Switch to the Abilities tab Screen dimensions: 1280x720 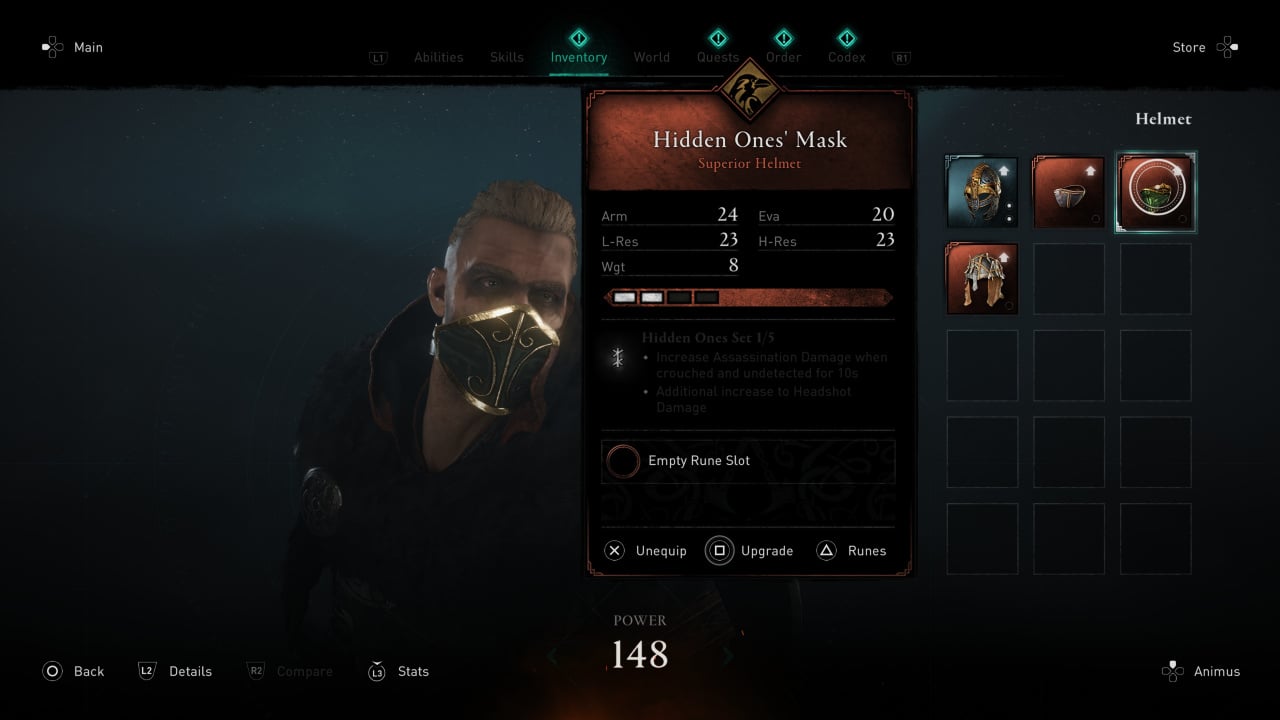click(x=438, y=57)
